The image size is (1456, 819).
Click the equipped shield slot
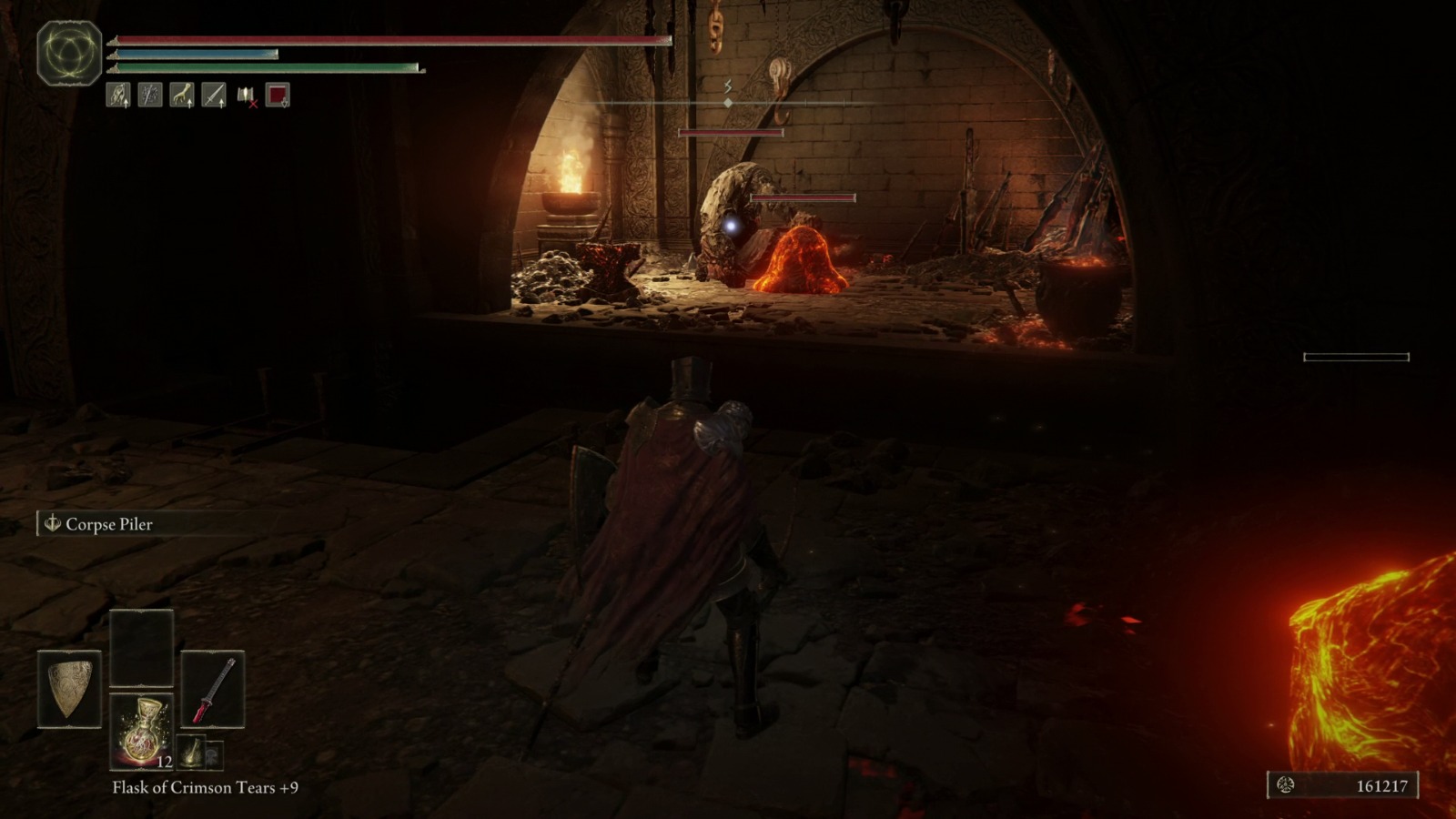point(69,689)
